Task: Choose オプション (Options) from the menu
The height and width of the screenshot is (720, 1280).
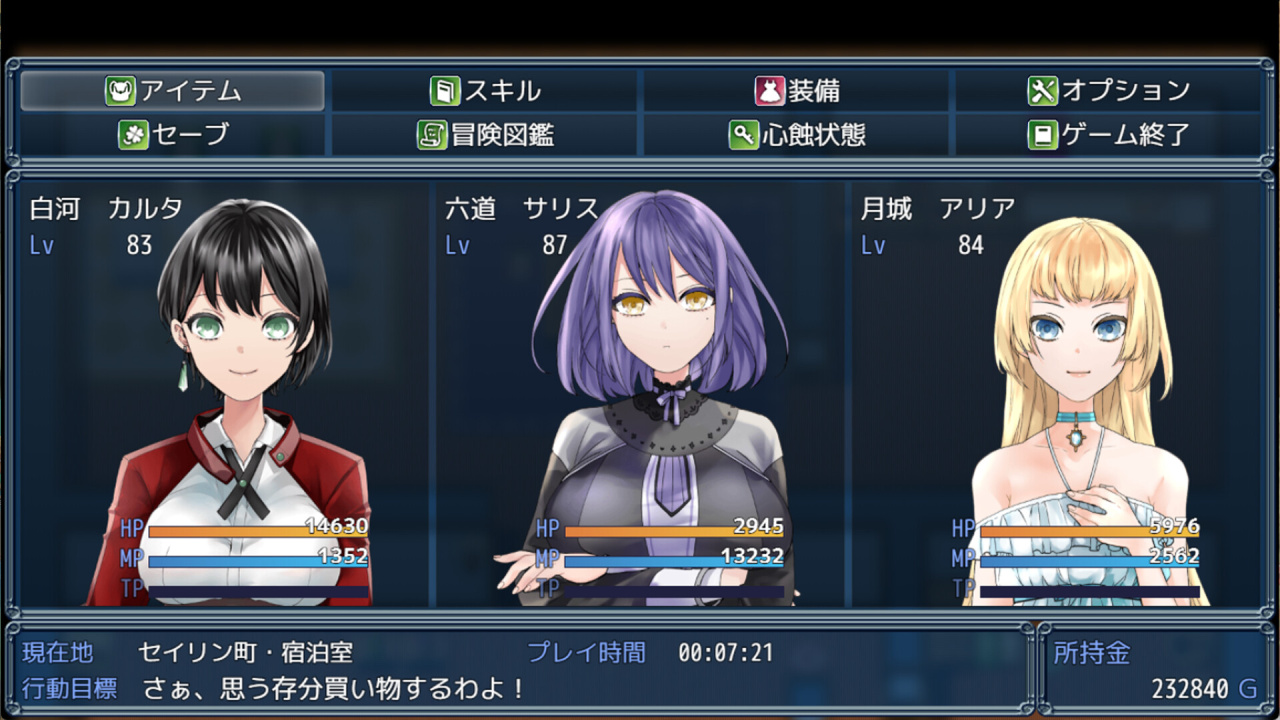Action: point(1108,91)
